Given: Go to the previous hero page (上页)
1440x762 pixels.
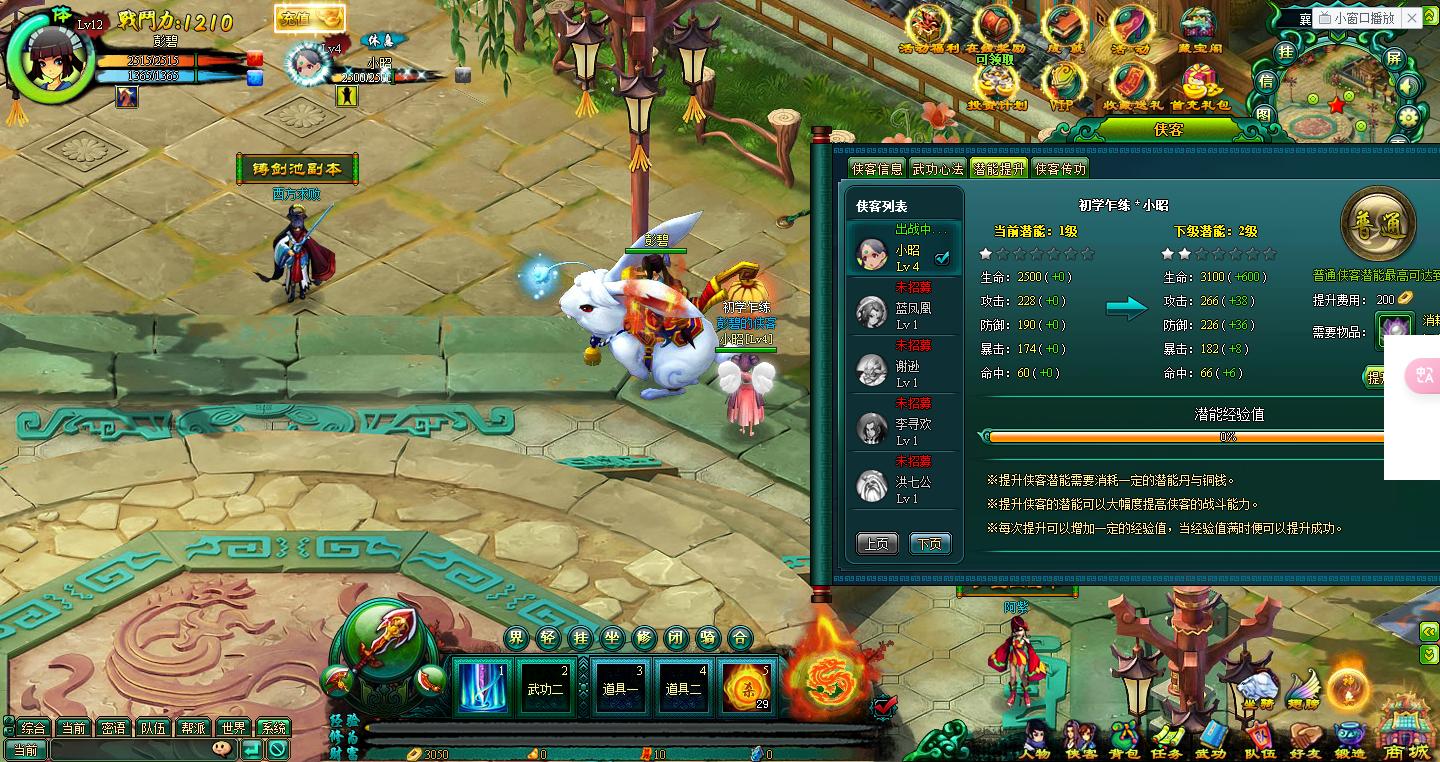Looking at the screenshot, I should pos(876,544).
